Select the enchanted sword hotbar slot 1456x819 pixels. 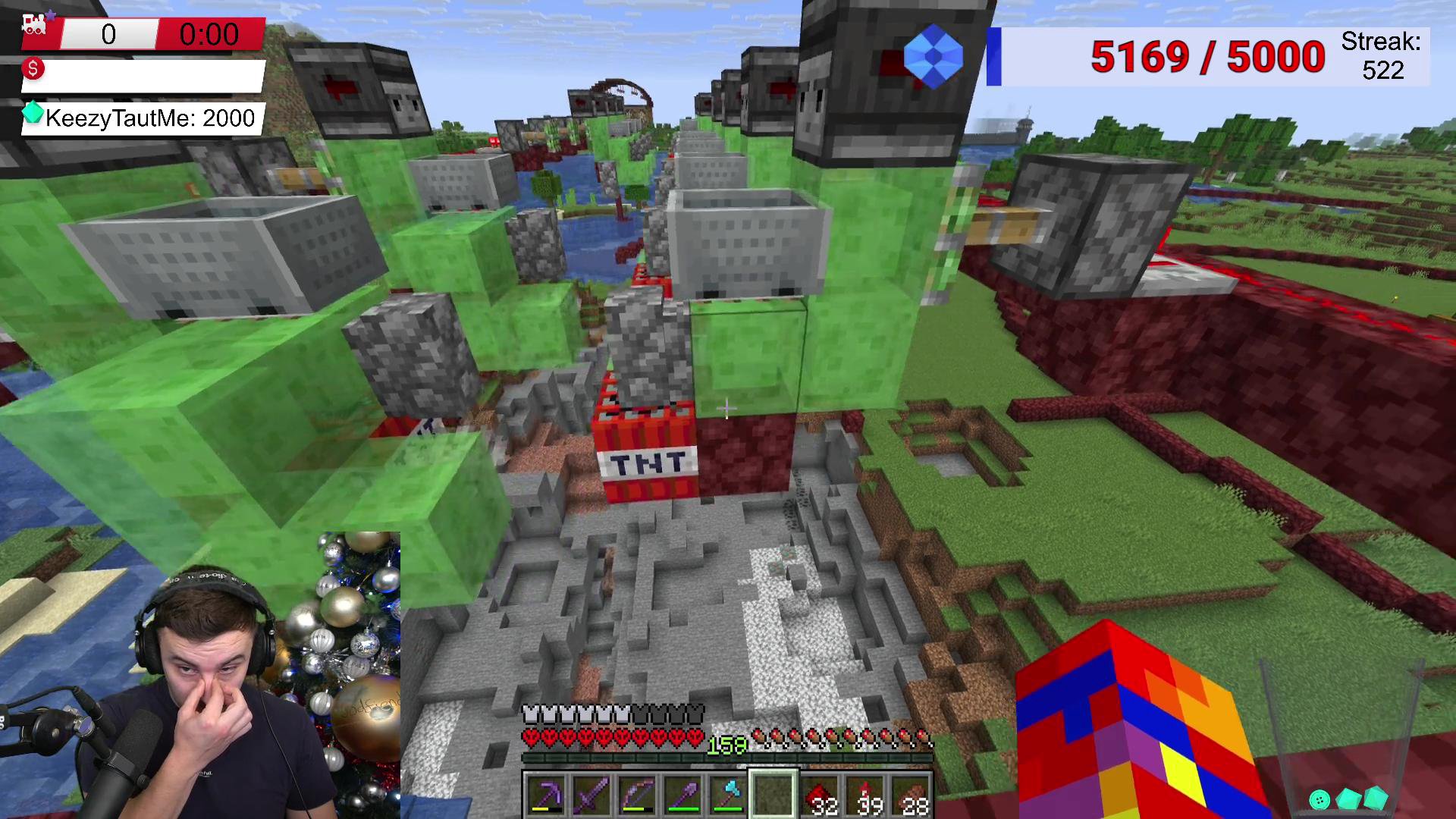[x=591, y=795]
